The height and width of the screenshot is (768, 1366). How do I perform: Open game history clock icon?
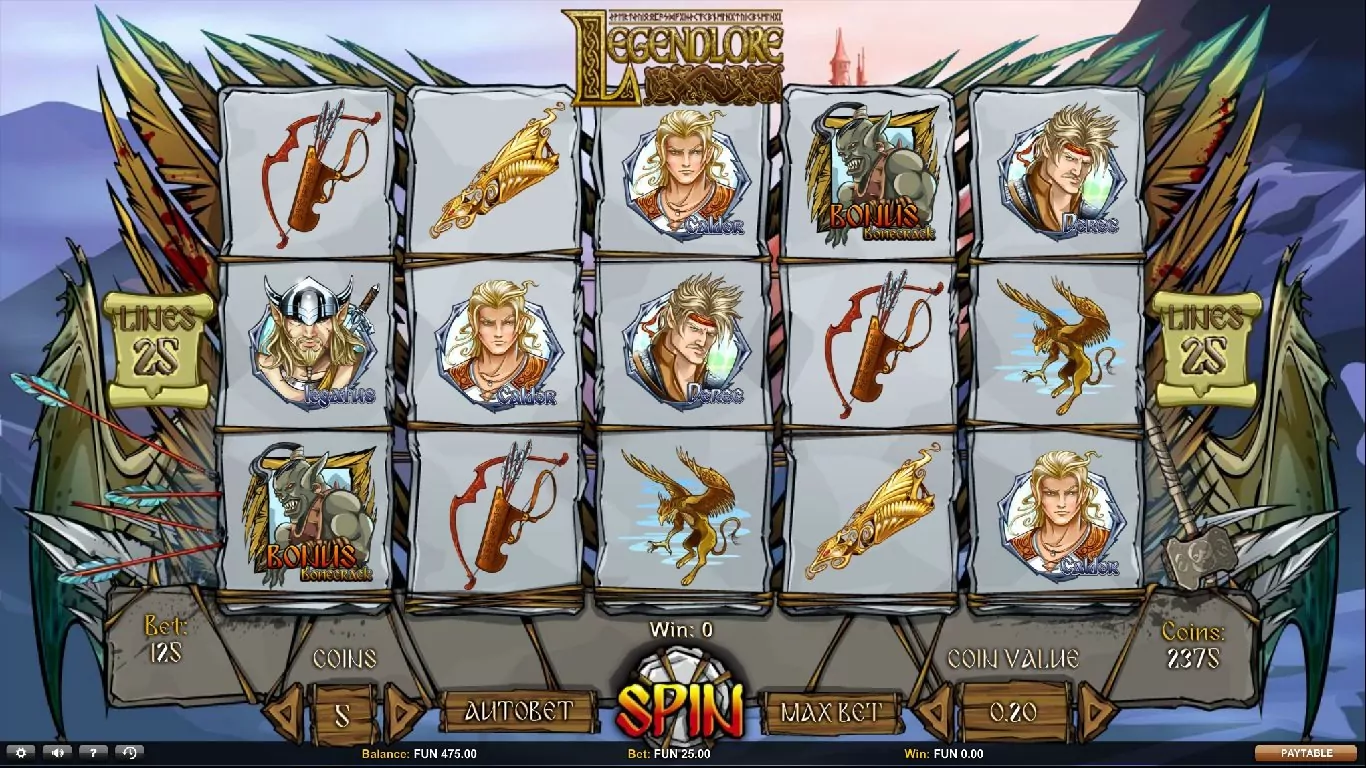[x=129, y=753]
